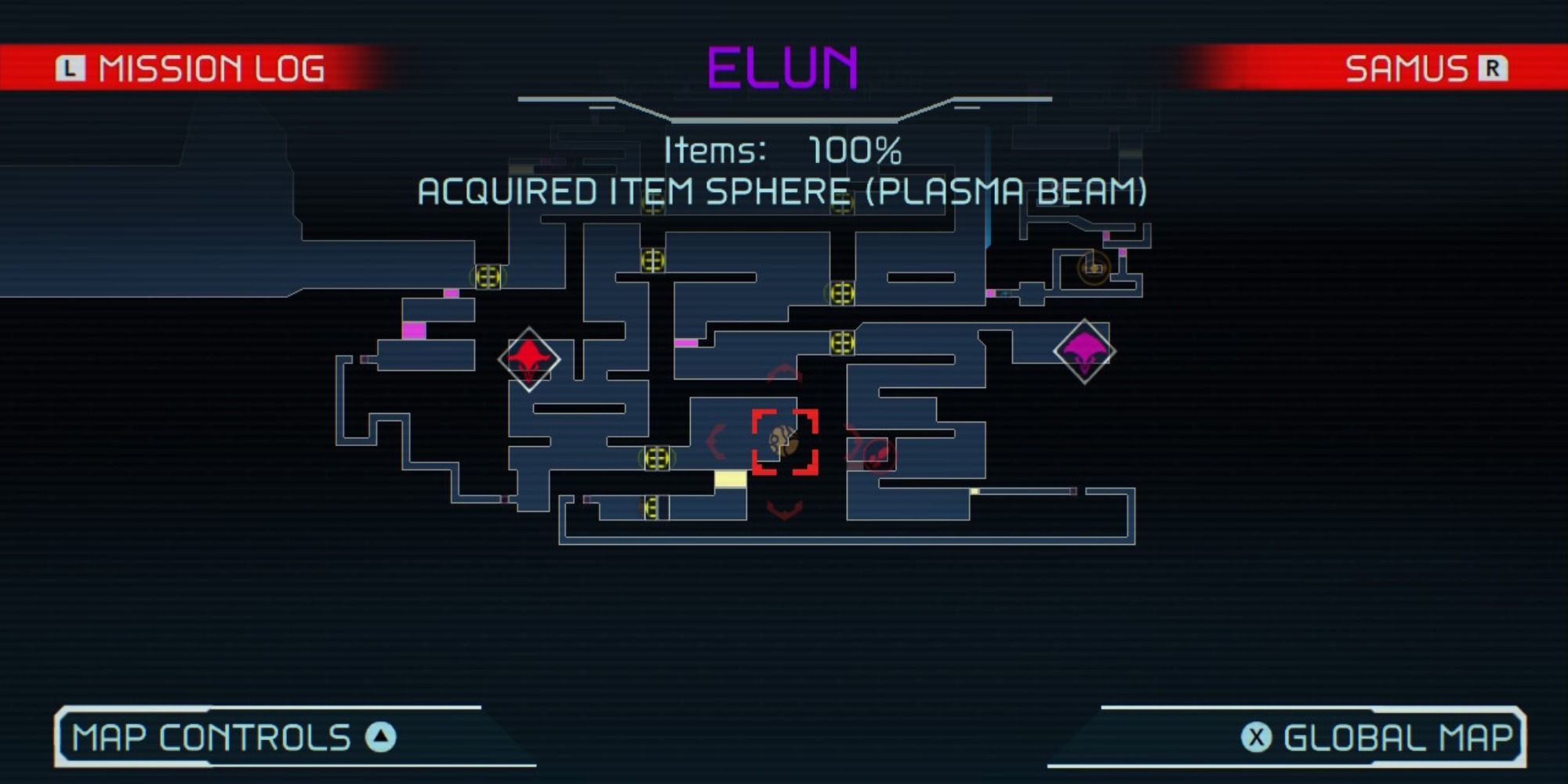Switch to the Samus R tab
The width and height of the screenshot is (1568, 784).
click(1428, 68)
